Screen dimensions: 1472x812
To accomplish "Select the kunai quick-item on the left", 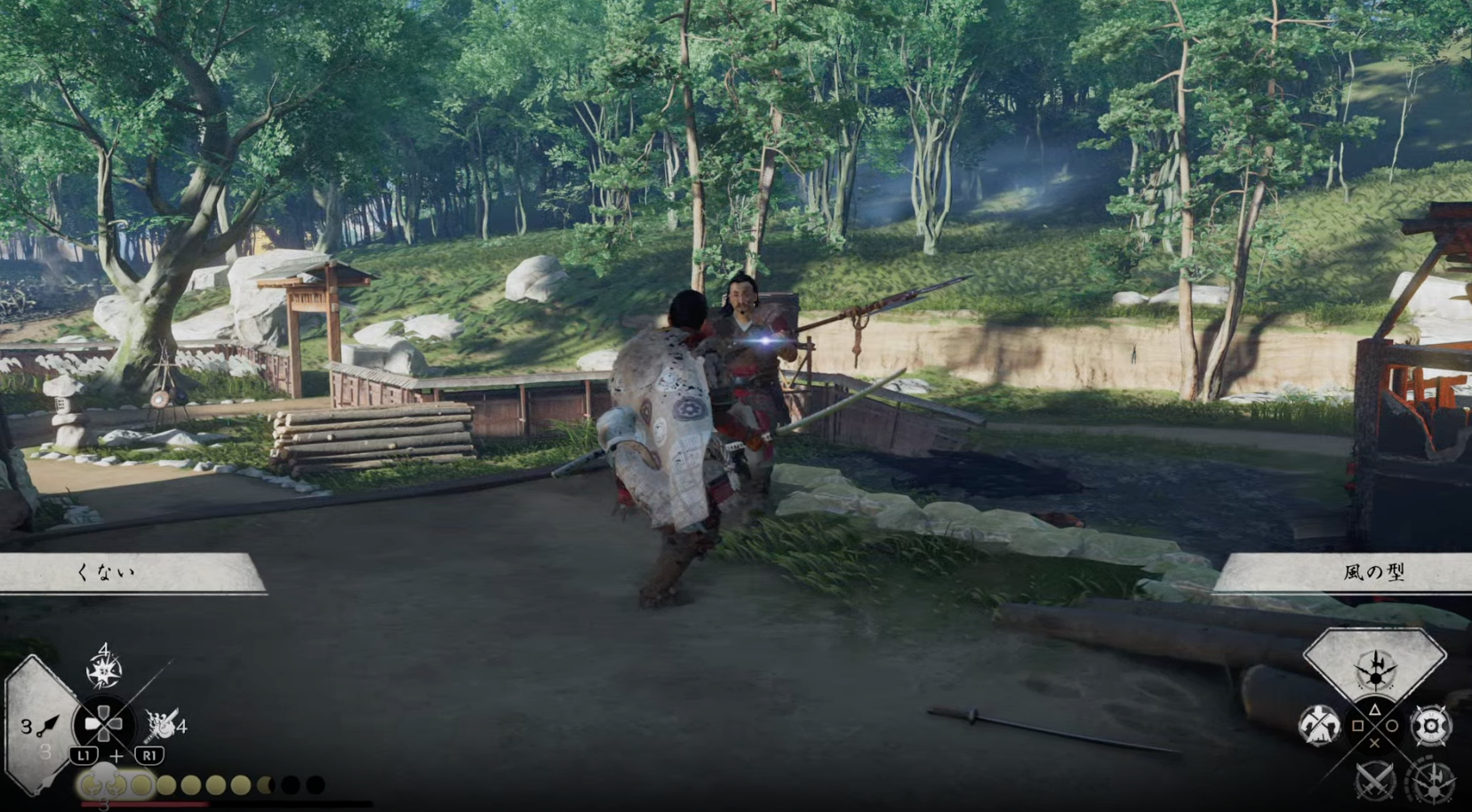I will 48,726.
